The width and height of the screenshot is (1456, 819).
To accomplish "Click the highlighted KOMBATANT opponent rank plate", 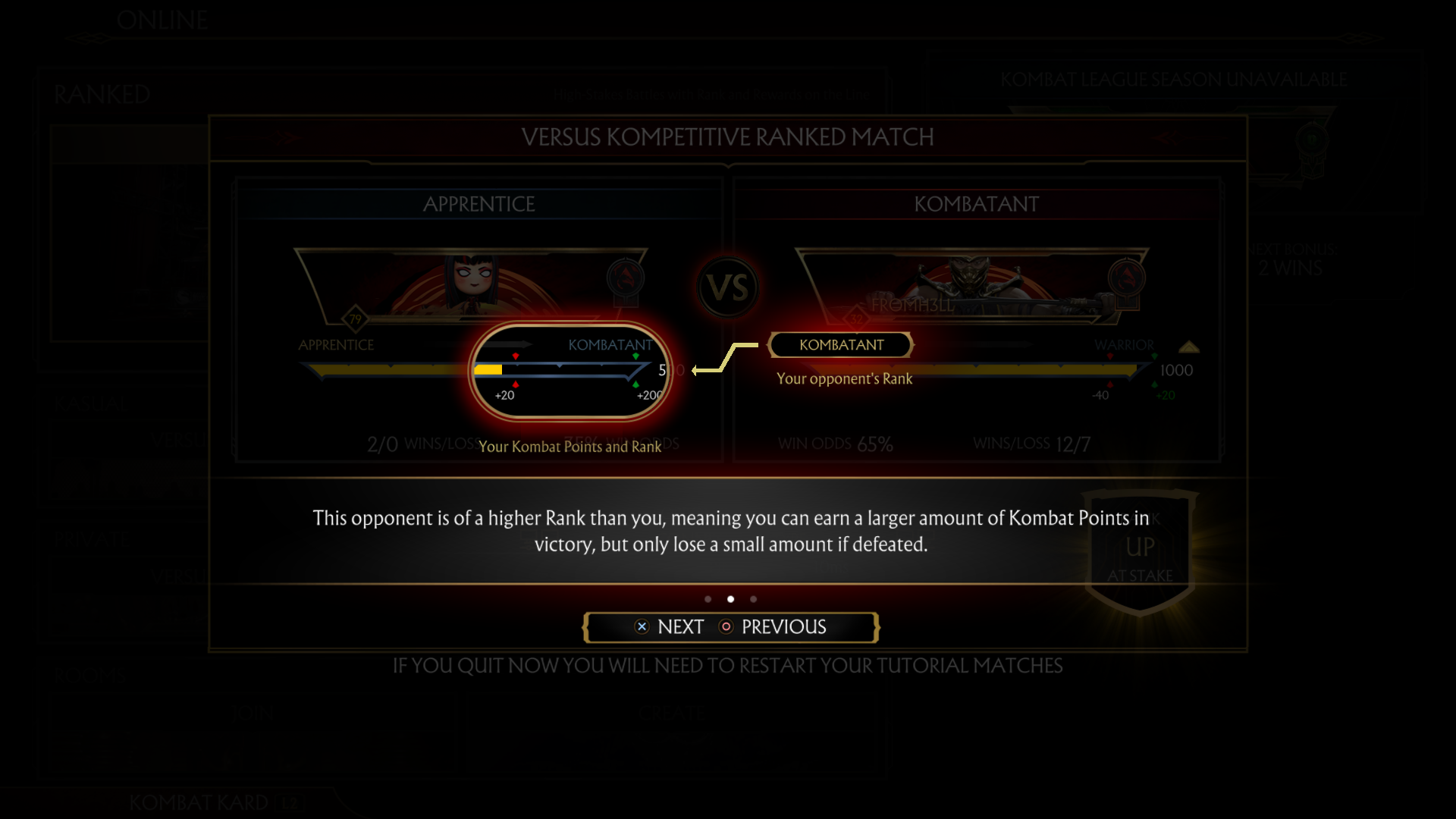I will (x=840, y=345).
